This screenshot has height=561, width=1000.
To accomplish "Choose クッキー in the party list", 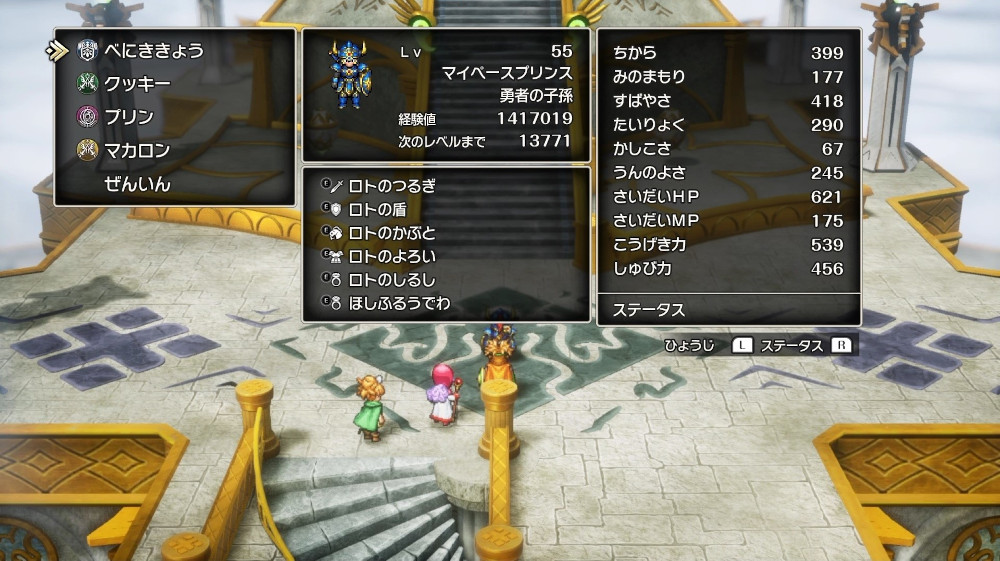I will (x=137, y=84).
